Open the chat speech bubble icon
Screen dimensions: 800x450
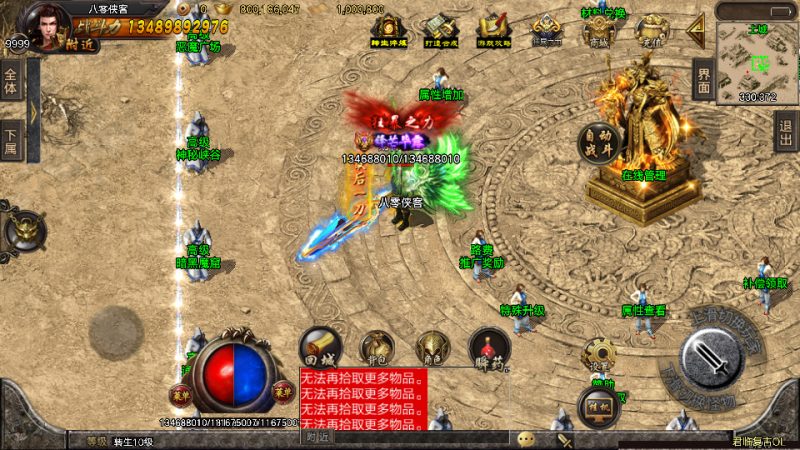(526, 438)
